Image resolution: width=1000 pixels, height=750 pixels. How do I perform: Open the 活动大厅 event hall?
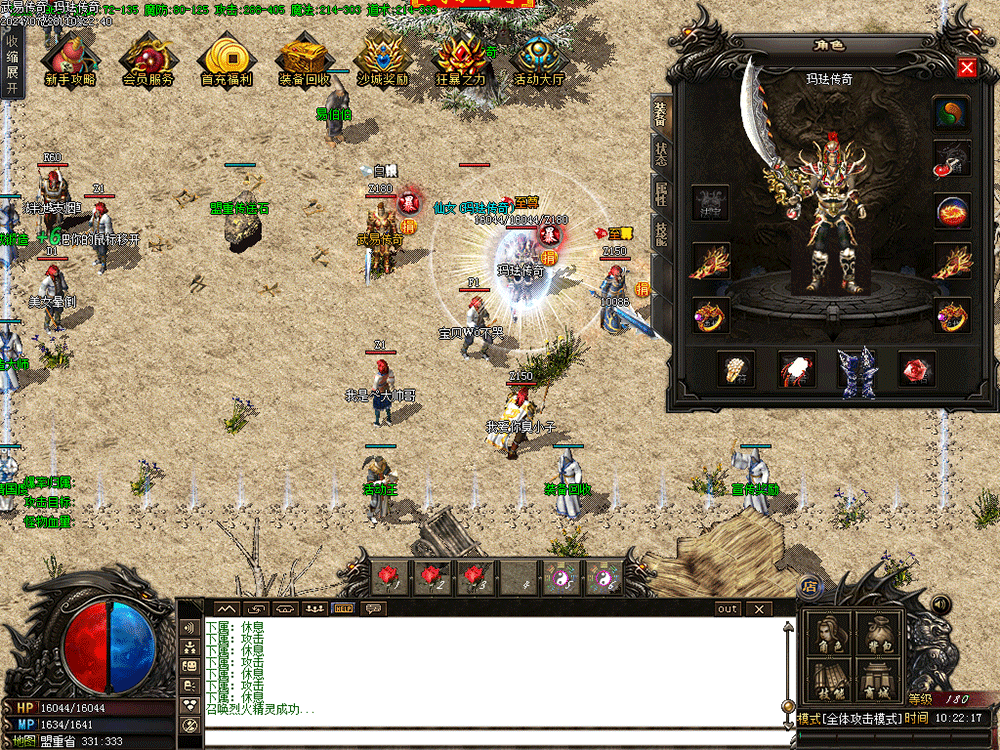539,60
